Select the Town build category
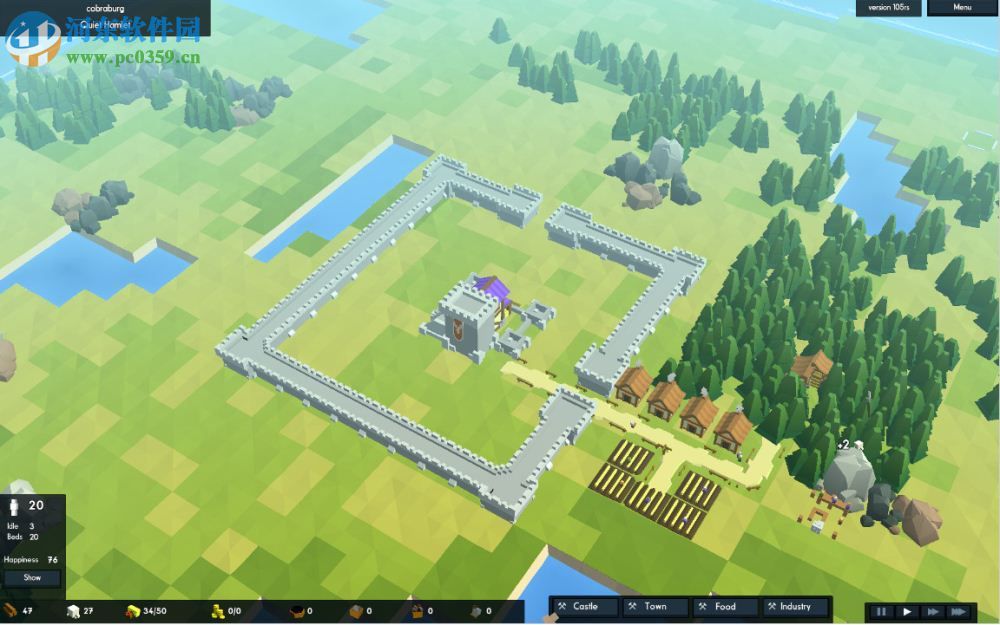Viewport: 1000px width, 625px height. [x=655, y=606]
